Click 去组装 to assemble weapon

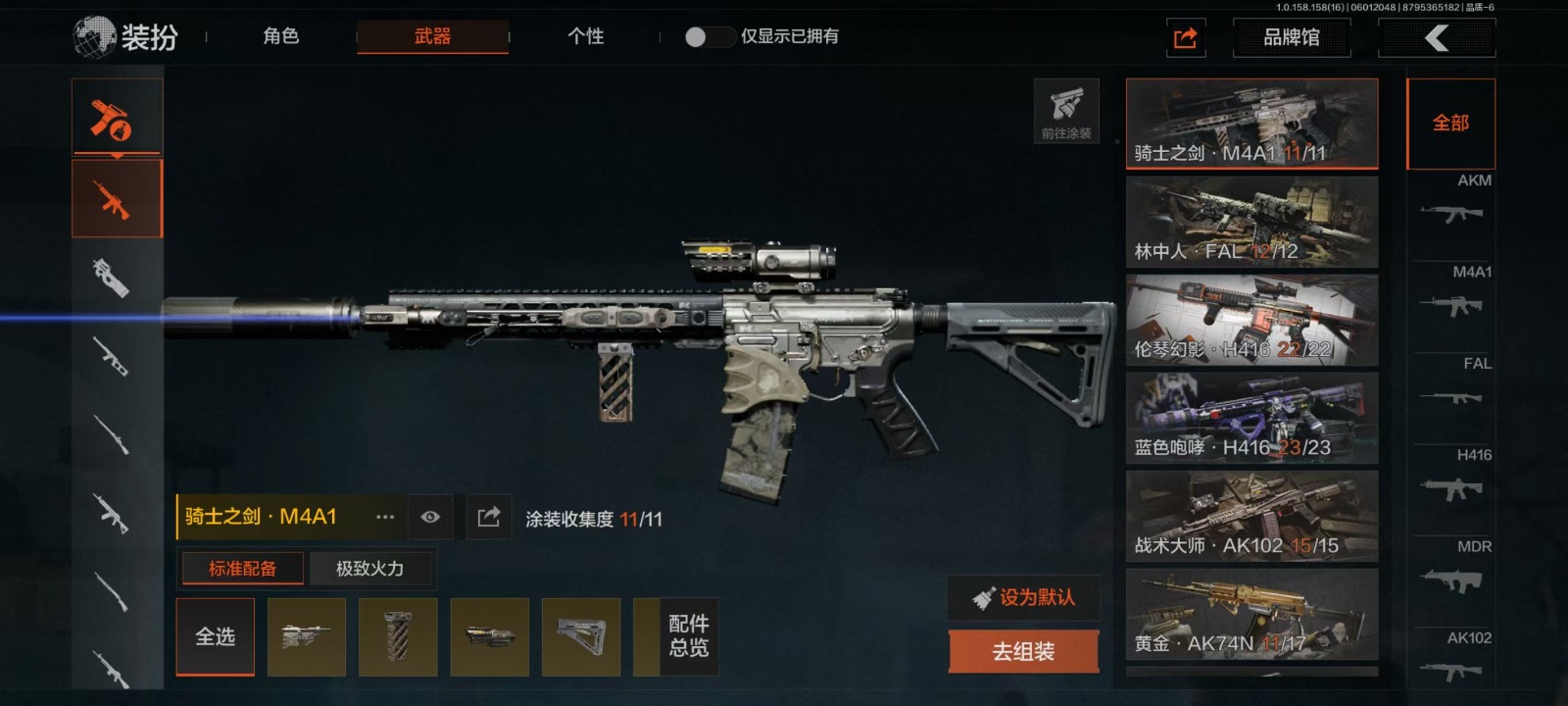(x=1023, y=651)
